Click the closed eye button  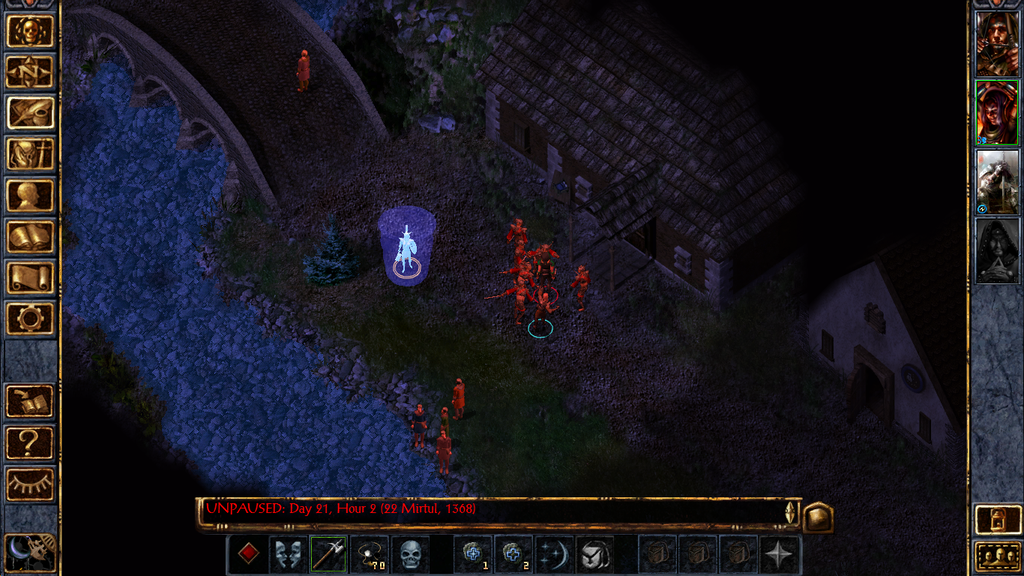click(30, 484)
